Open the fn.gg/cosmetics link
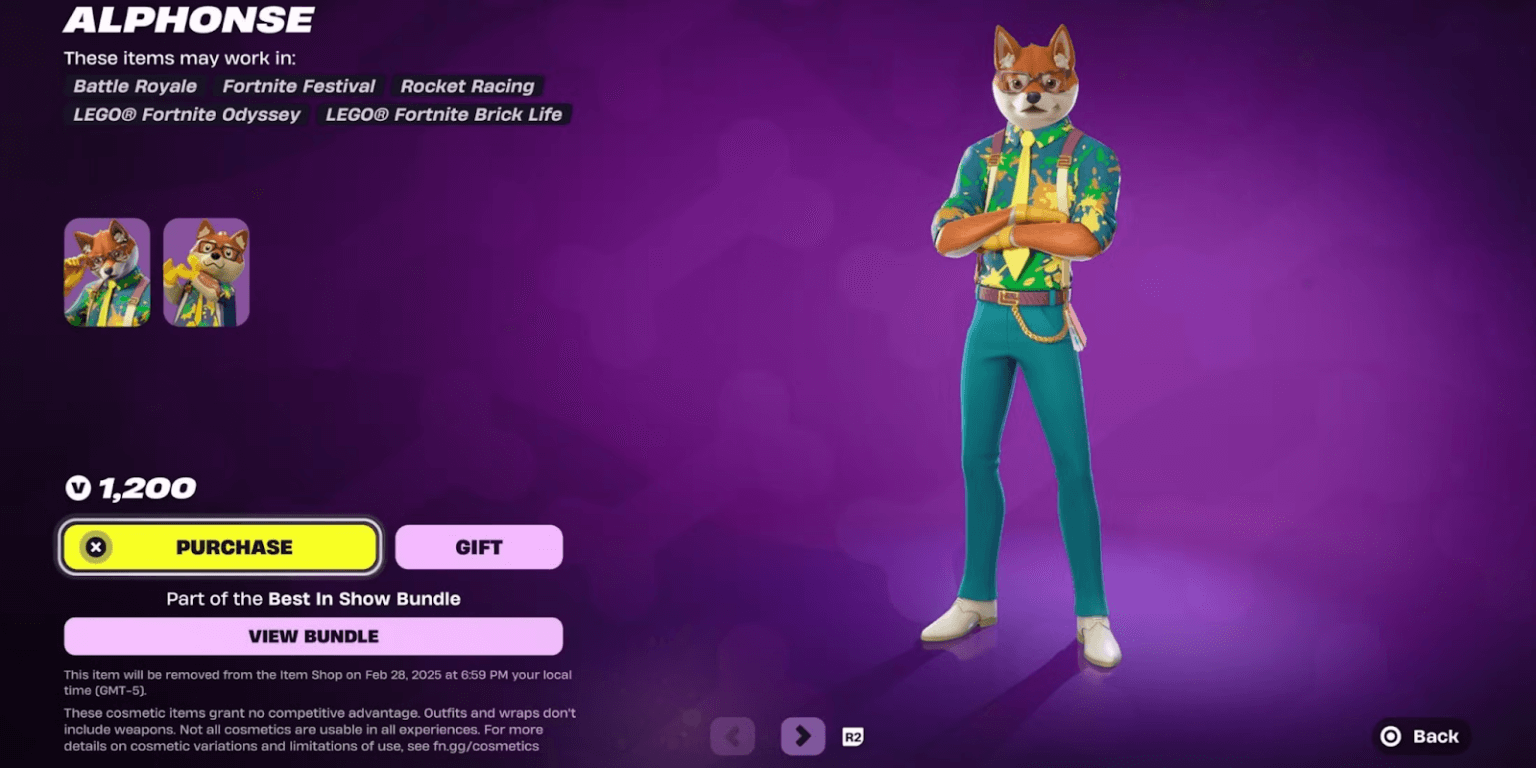Image resolution: width=1536 pixels, height=768 pixels. click(x=489, y=744)
